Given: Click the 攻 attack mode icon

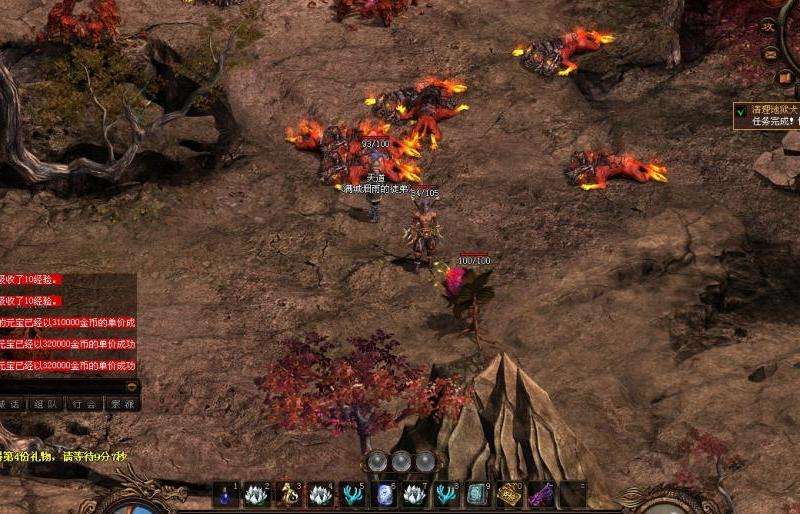Looking at the screenshot, I should pyautogui.click(x=769, y=27).
